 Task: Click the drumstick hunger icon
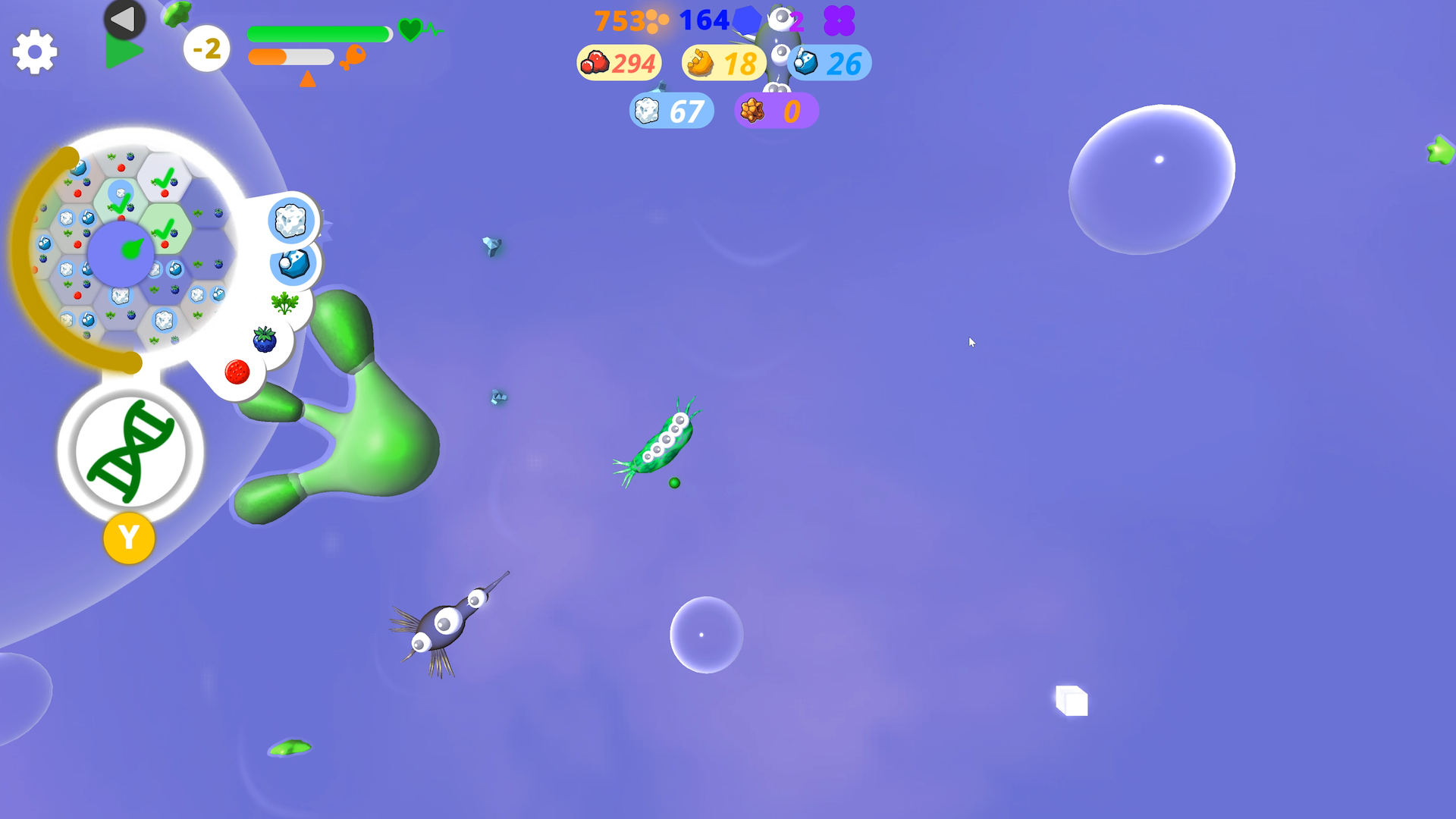tap(353, 58)
